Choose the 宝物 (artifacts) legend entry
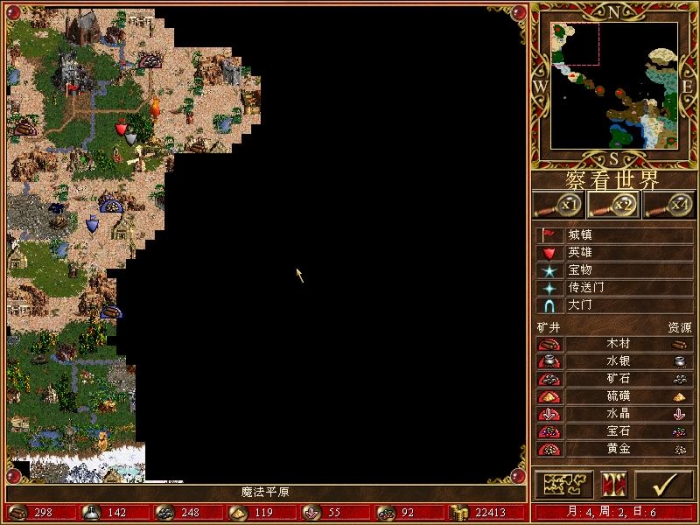 (580, 270)
